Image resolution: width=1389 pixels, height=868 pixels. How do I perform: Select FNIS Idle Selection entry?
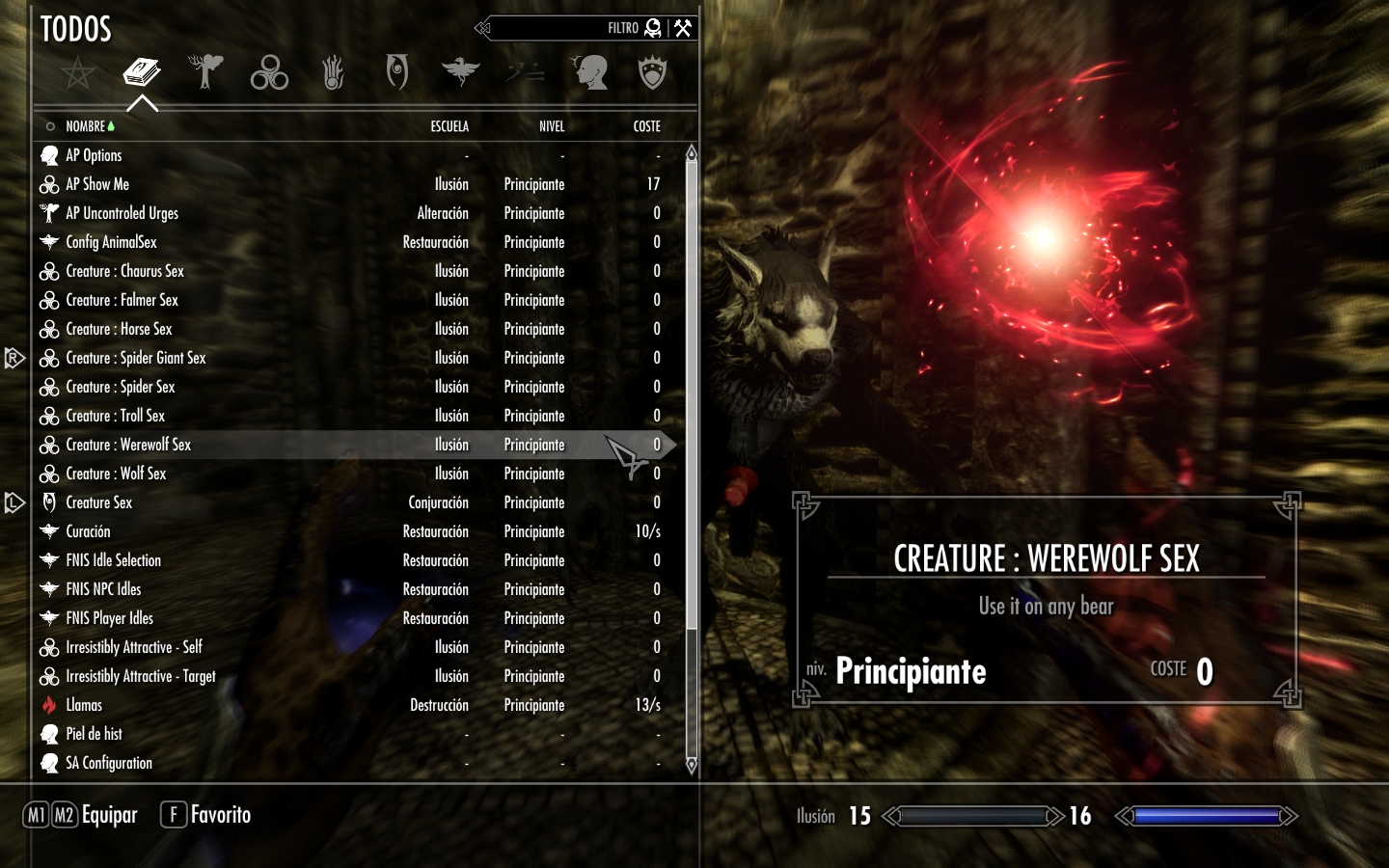click(113, 560)
